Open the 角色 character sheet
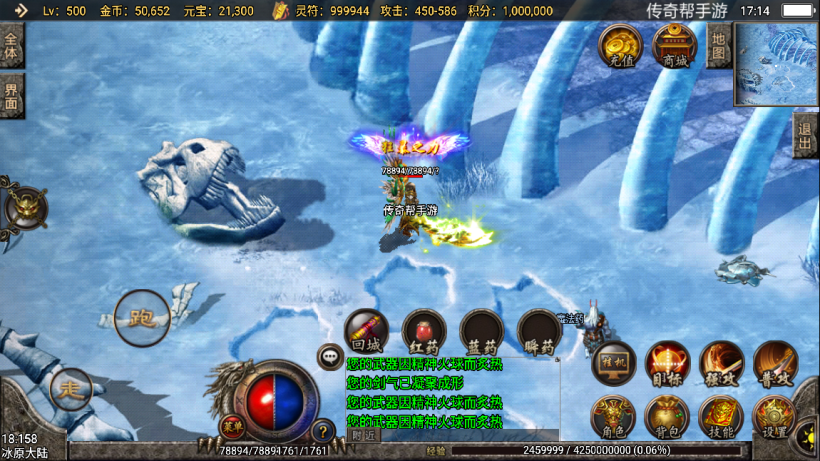This screenshot has width=820, height=461. pos(614,418)
